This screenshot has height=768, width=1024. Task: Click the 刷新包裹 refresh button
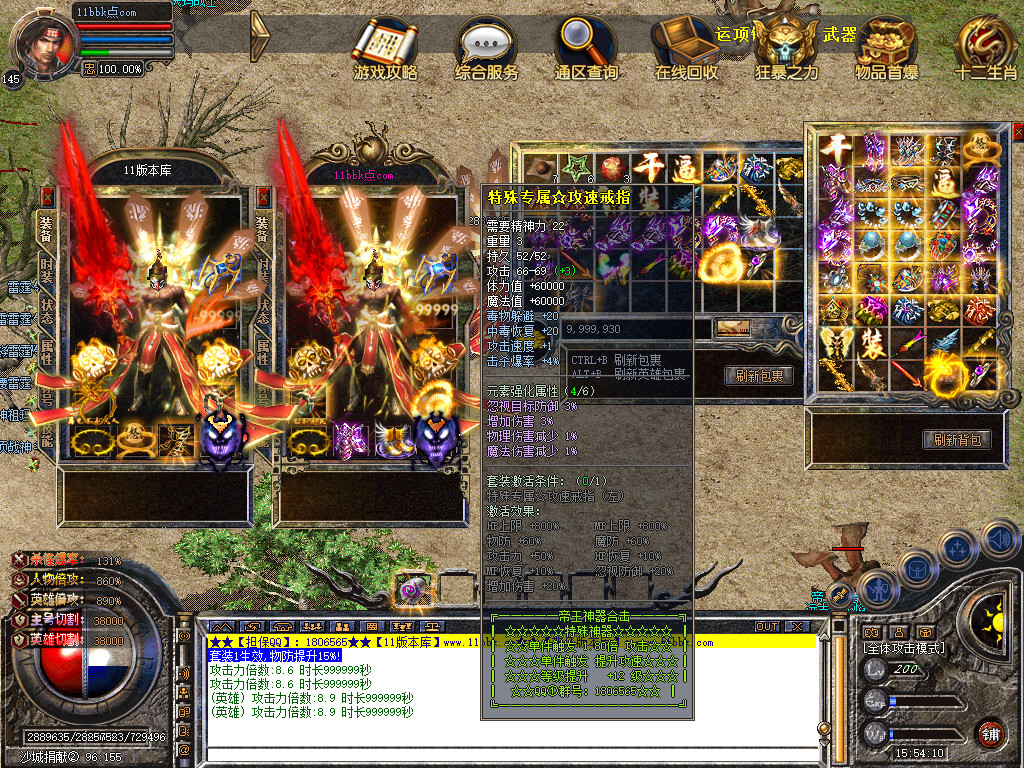[759, 376]
